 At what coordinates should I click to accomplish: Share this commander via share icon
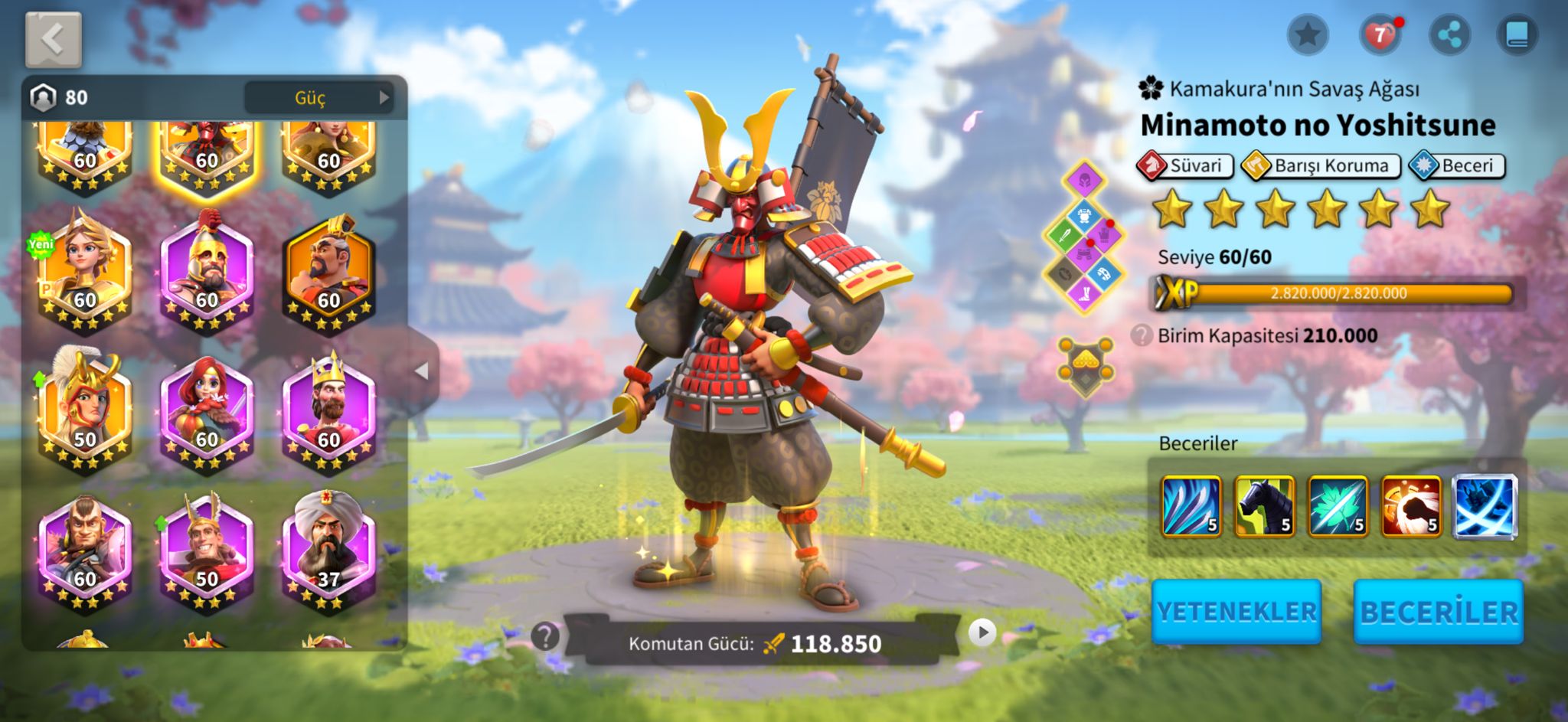1449,35
